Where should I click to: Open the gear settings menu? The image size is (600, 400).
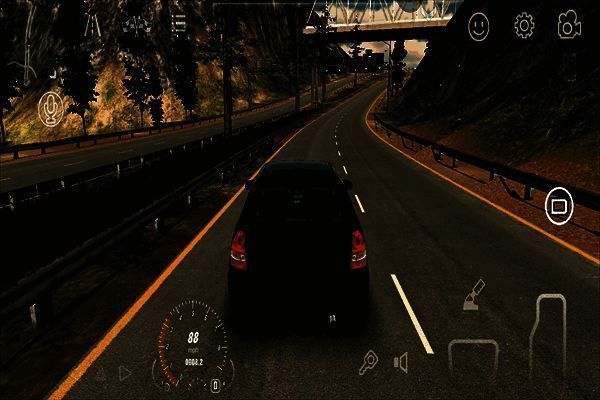(524, 25)
